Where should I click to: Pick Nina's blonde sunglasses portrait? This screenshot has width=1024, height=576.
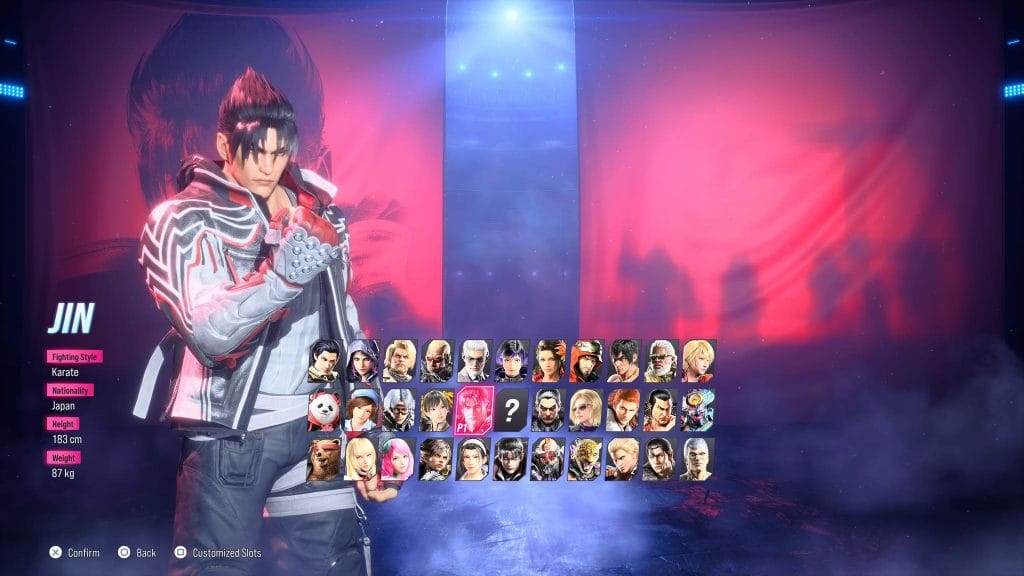(585, 410)
